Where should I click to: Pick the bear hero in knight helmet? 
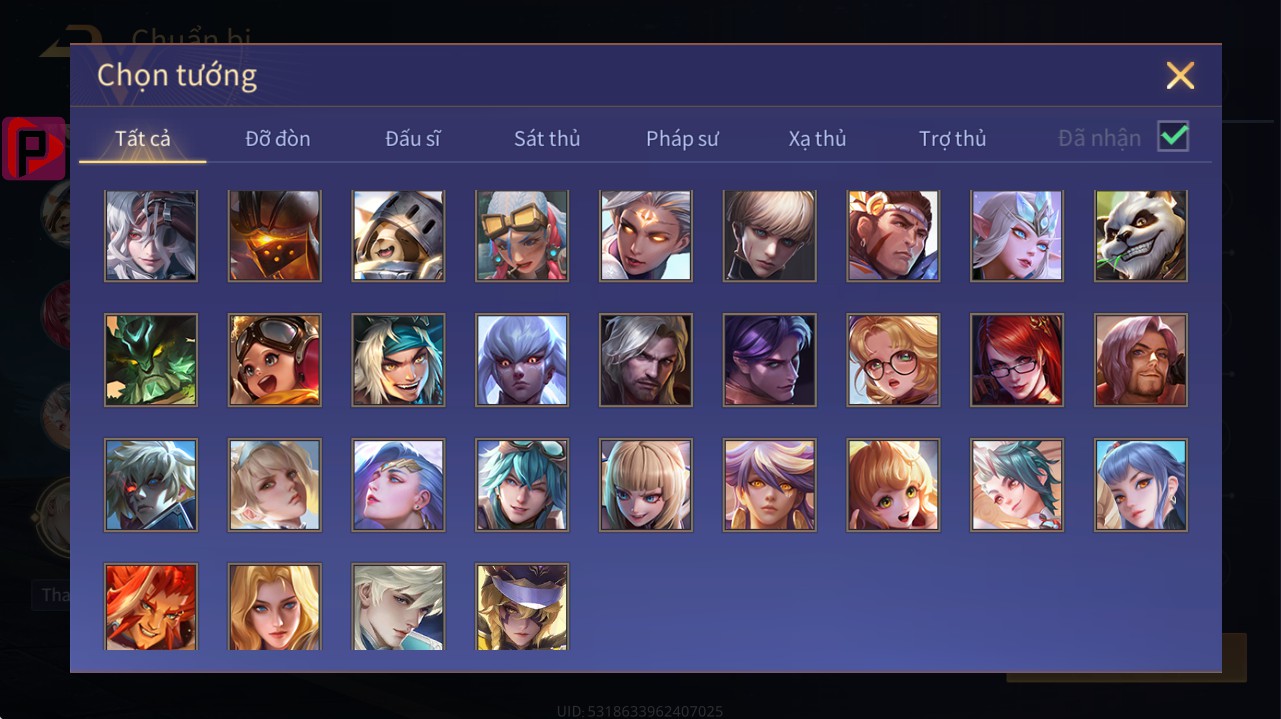coord(398,236)
